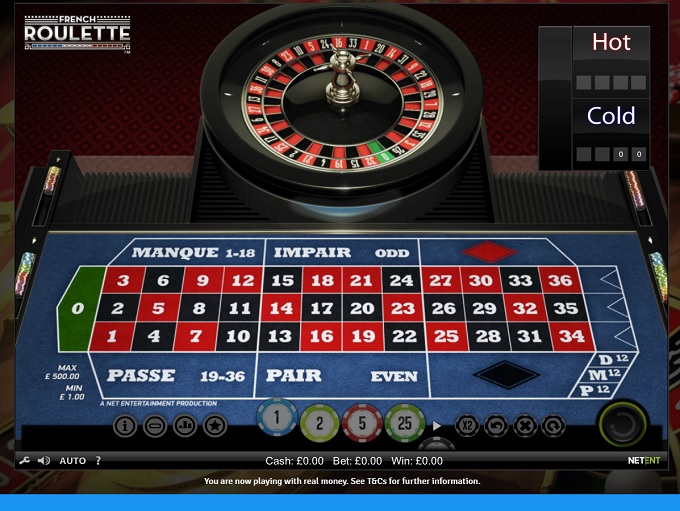Show more chip values with the arrow
The width and height of the screenshot is (680, 511).
[x=437, y=425]
